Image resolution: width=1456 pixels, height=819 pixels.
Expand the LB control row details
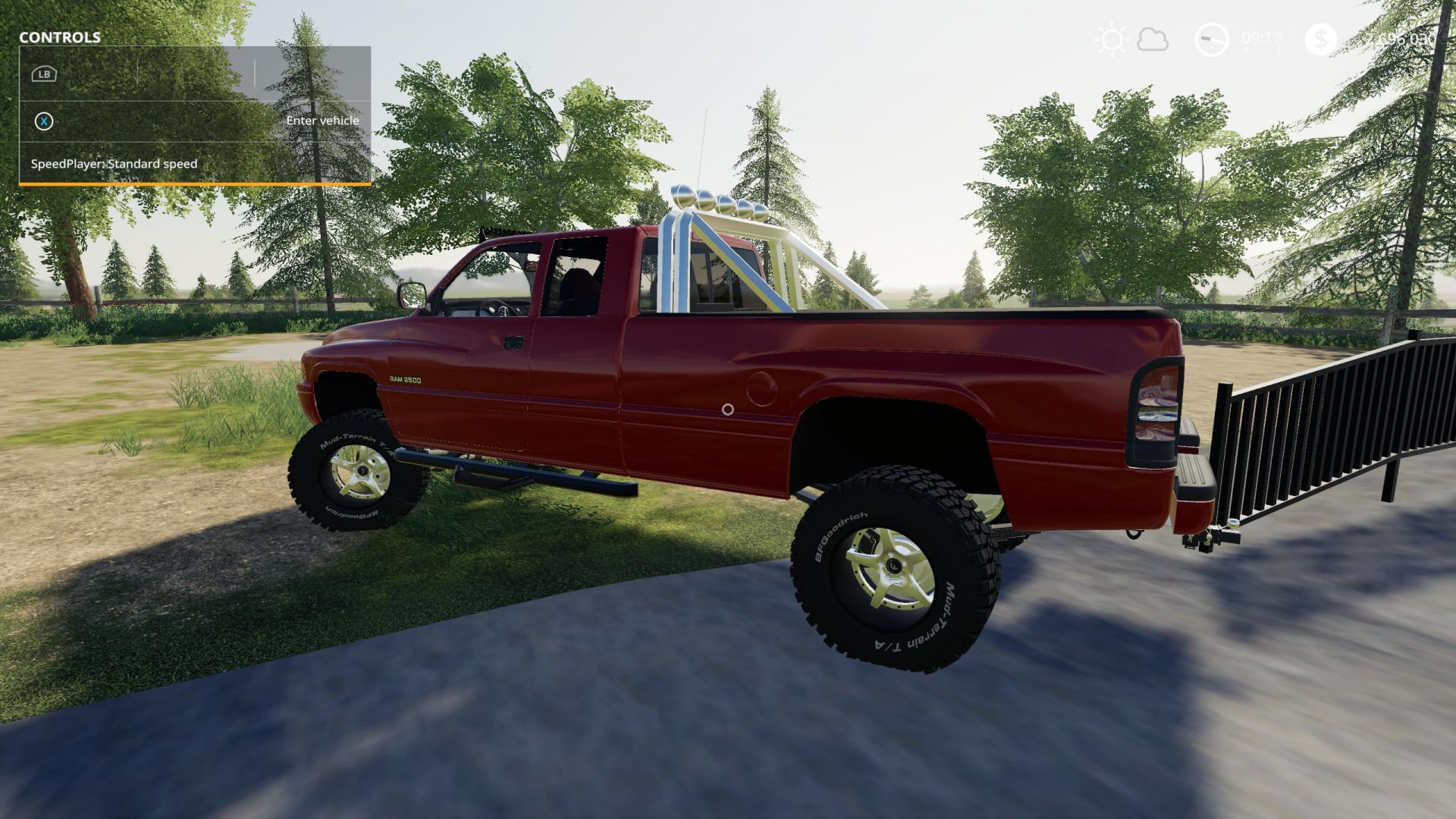(43, 74)
